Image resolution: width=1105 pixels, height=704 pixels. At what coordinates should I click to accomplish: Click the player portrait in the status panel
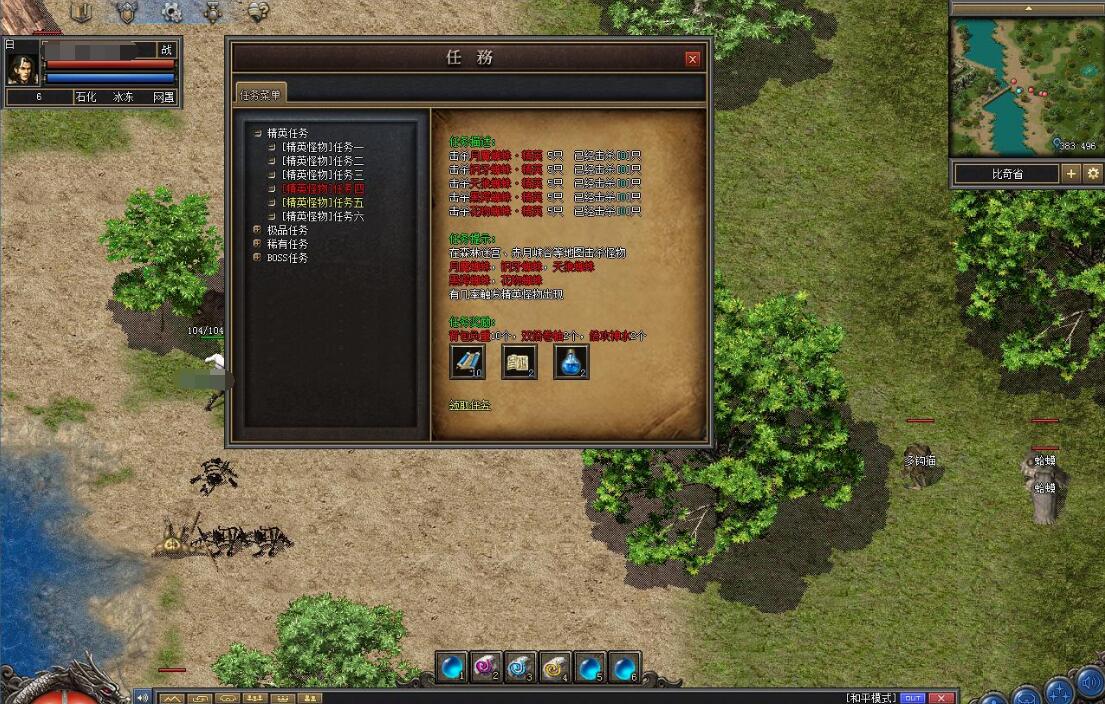(22, 66)
